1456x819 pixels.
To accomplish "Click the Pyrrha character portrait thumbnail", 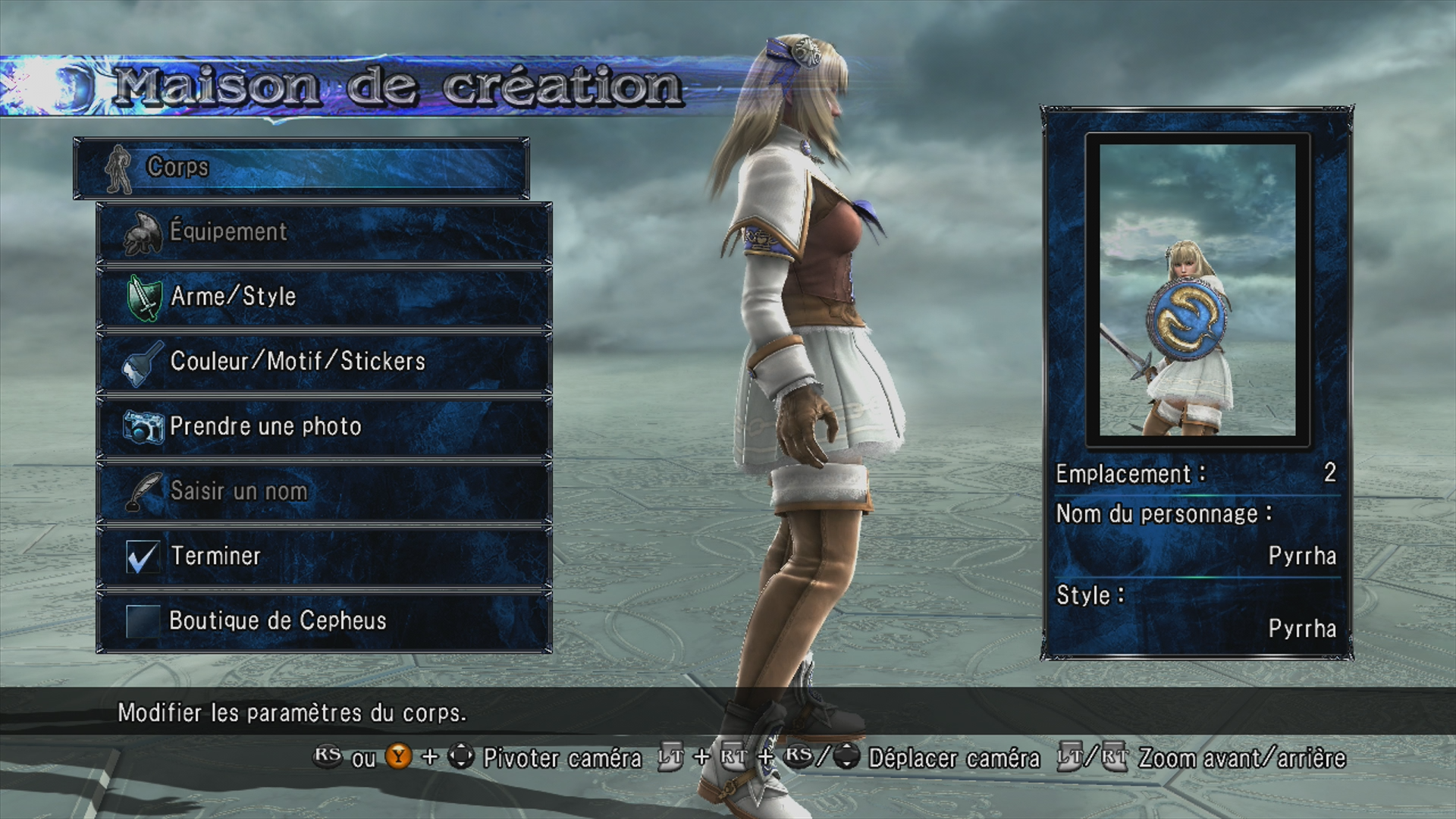I will pyautogui.click(x=1197, y=290).
